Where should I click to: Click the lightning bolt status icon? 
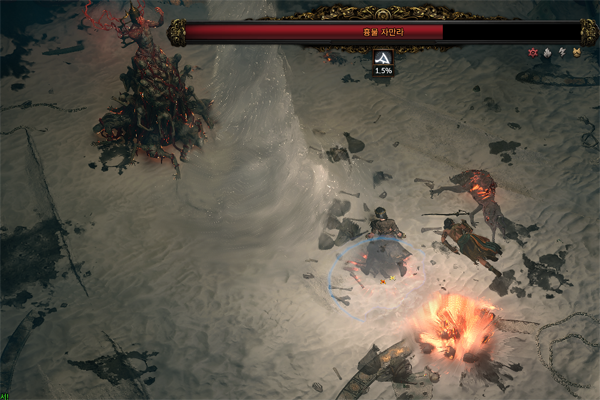click(561, 51)
